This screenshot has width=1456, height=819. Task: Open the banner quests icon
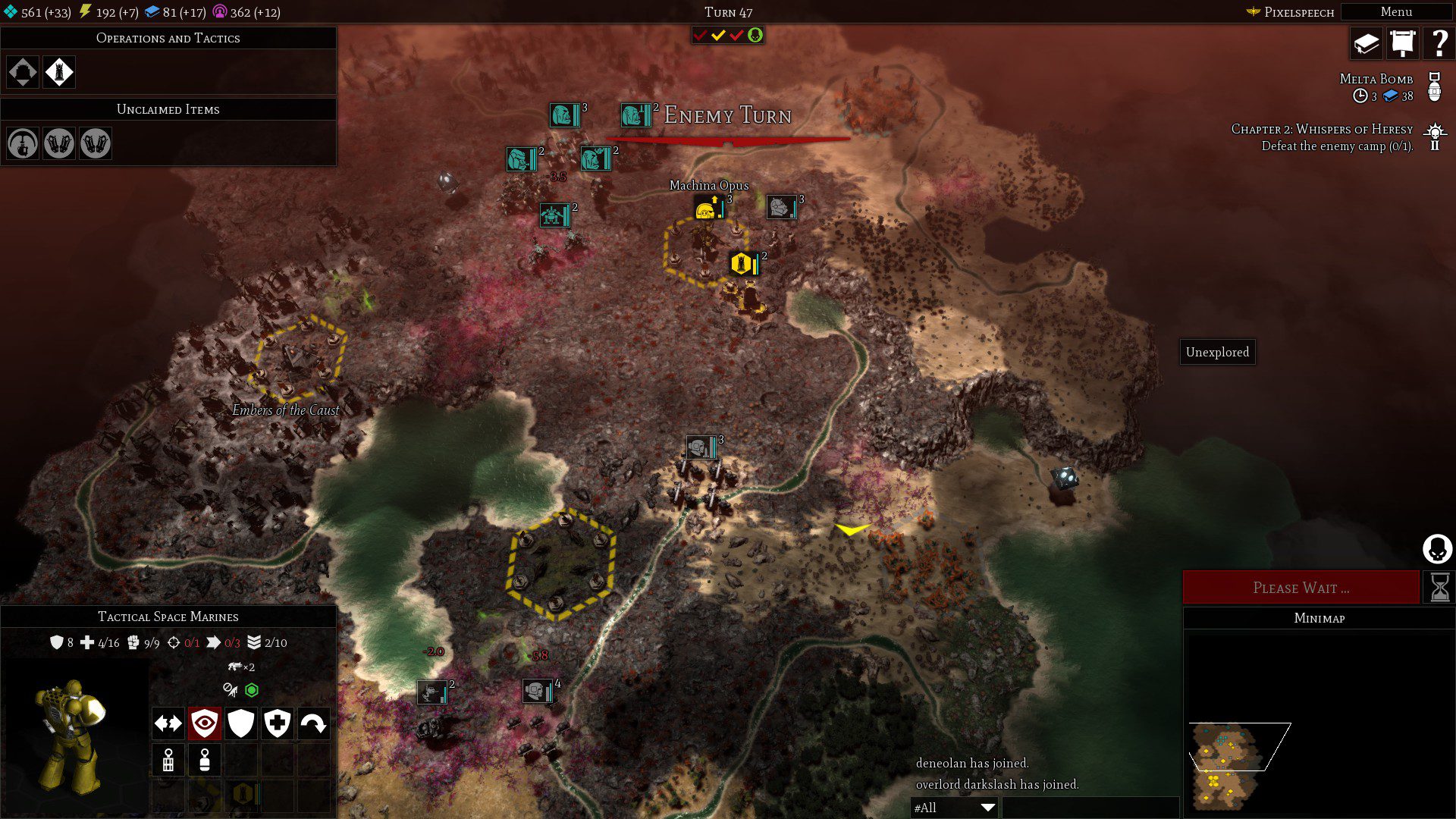[x=1401, y=43]
